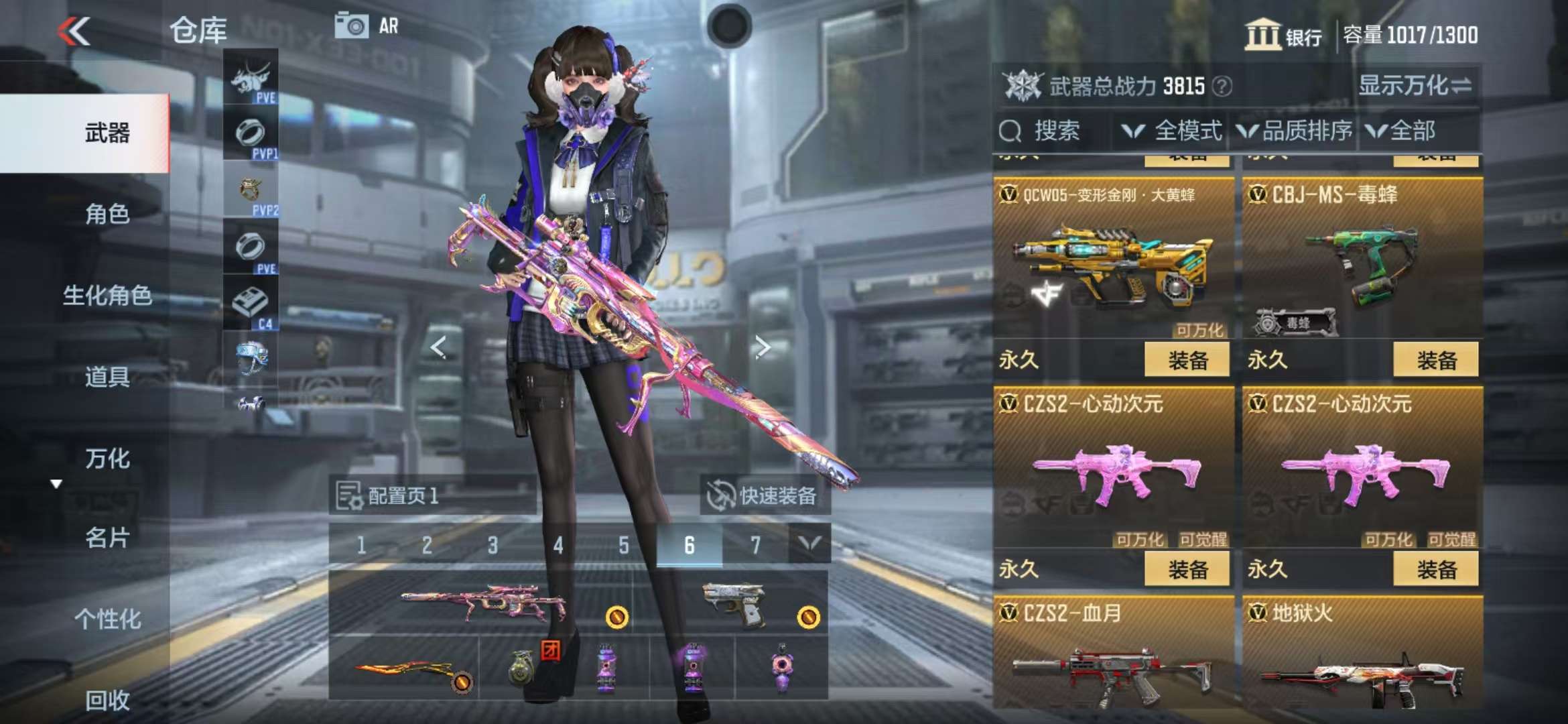Open the 银行 bank
Image resolution: width=1568 pixels, height=724 pixels.
[1283, 35]
